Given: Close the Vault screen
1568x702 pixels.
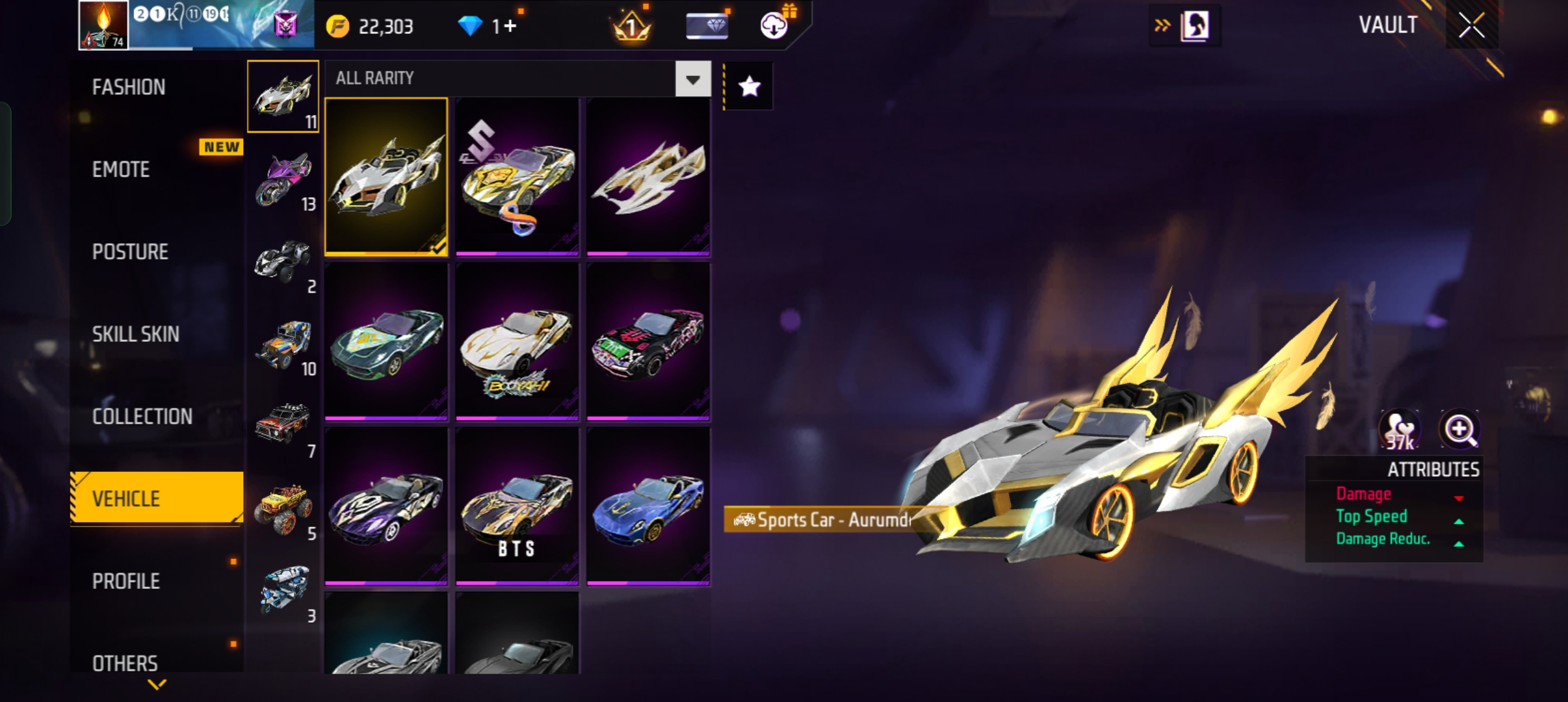Looking at the screenshot, I should coord(1471,26).
